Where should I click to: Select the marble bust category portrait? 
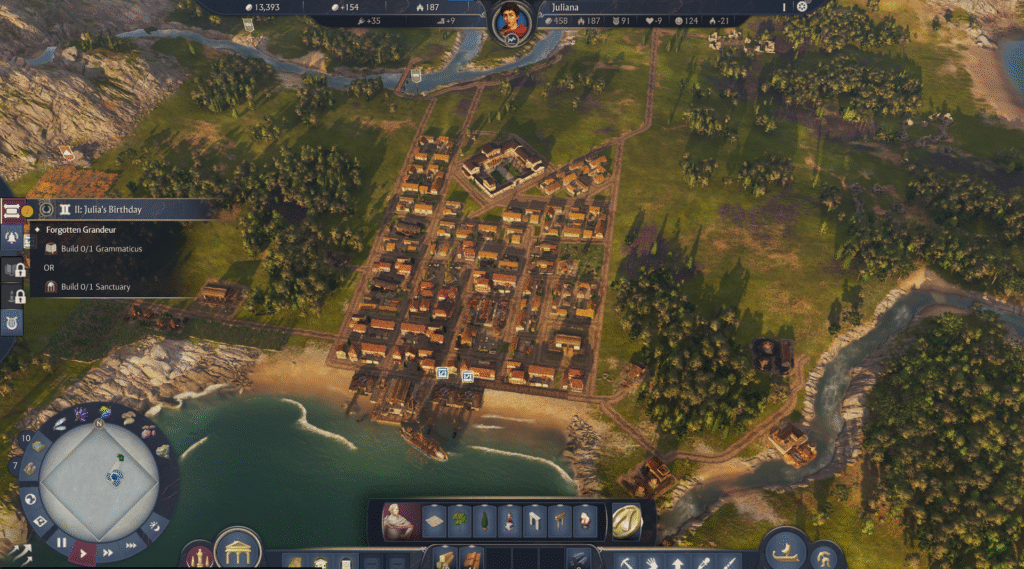coord(399,520)
